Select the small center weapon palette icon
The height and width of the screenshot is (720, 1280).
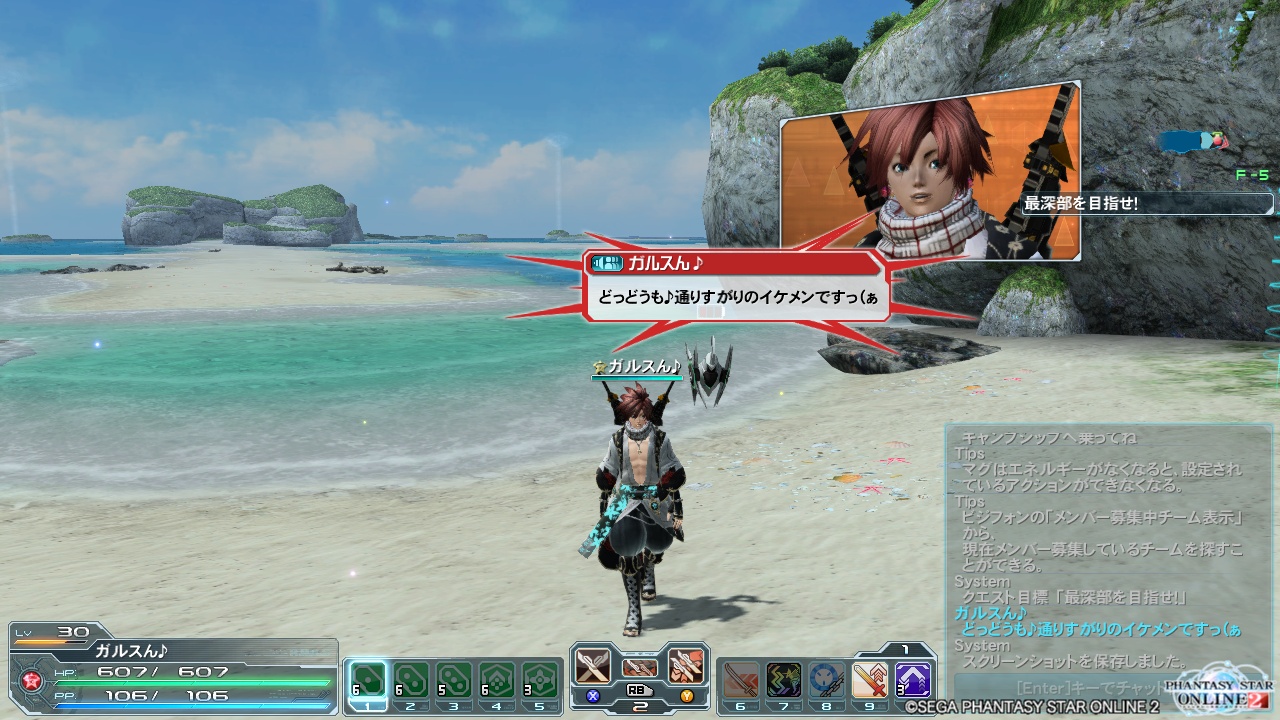(x=640, y=667)
